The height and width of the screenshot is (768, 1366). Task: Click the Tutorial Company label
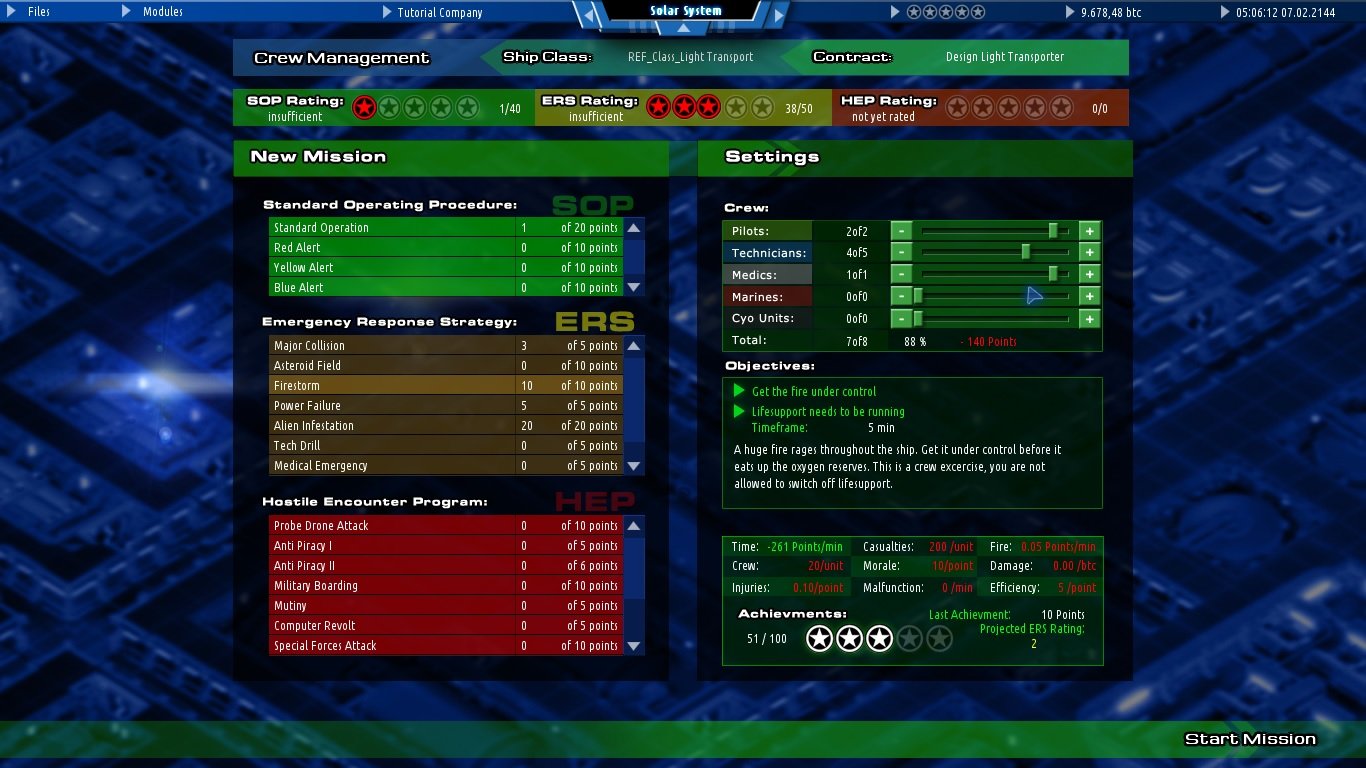click(x=441, y=12)
